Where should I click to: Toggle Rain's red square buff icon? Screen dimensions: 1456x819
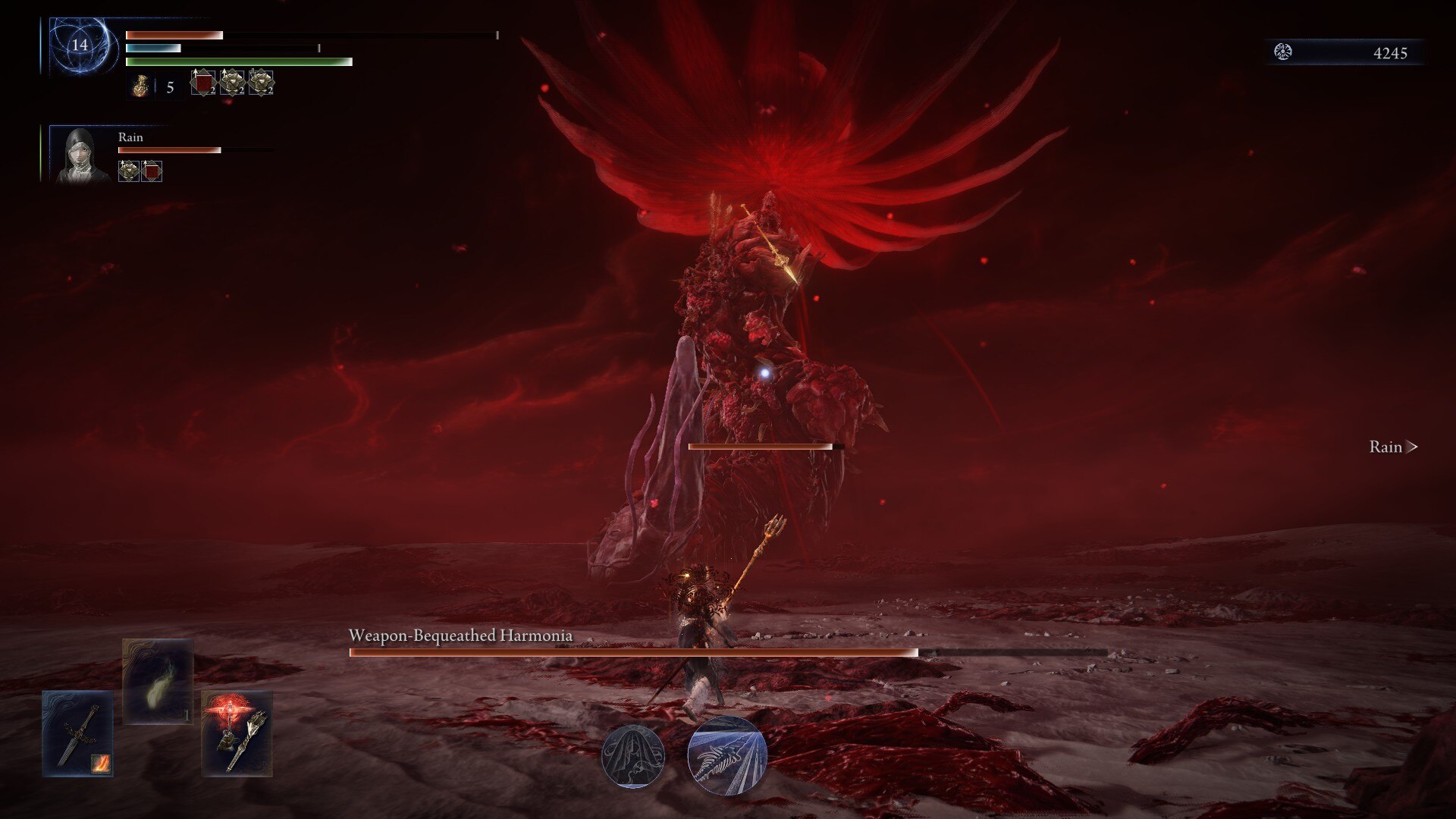(x=152, y=173)
